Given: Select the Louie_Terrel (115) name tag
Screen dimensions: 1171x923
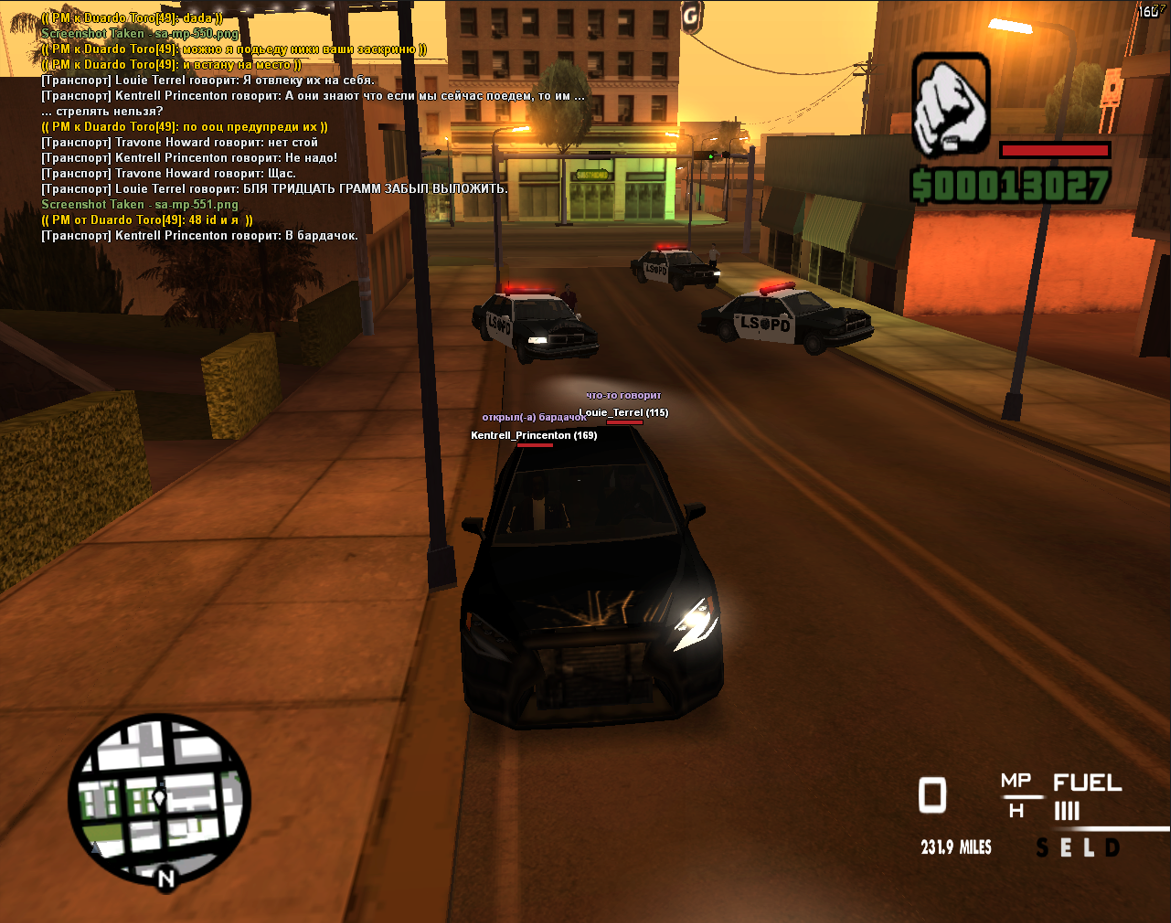Looking at the screenshot, I should [x=624, y=413].
